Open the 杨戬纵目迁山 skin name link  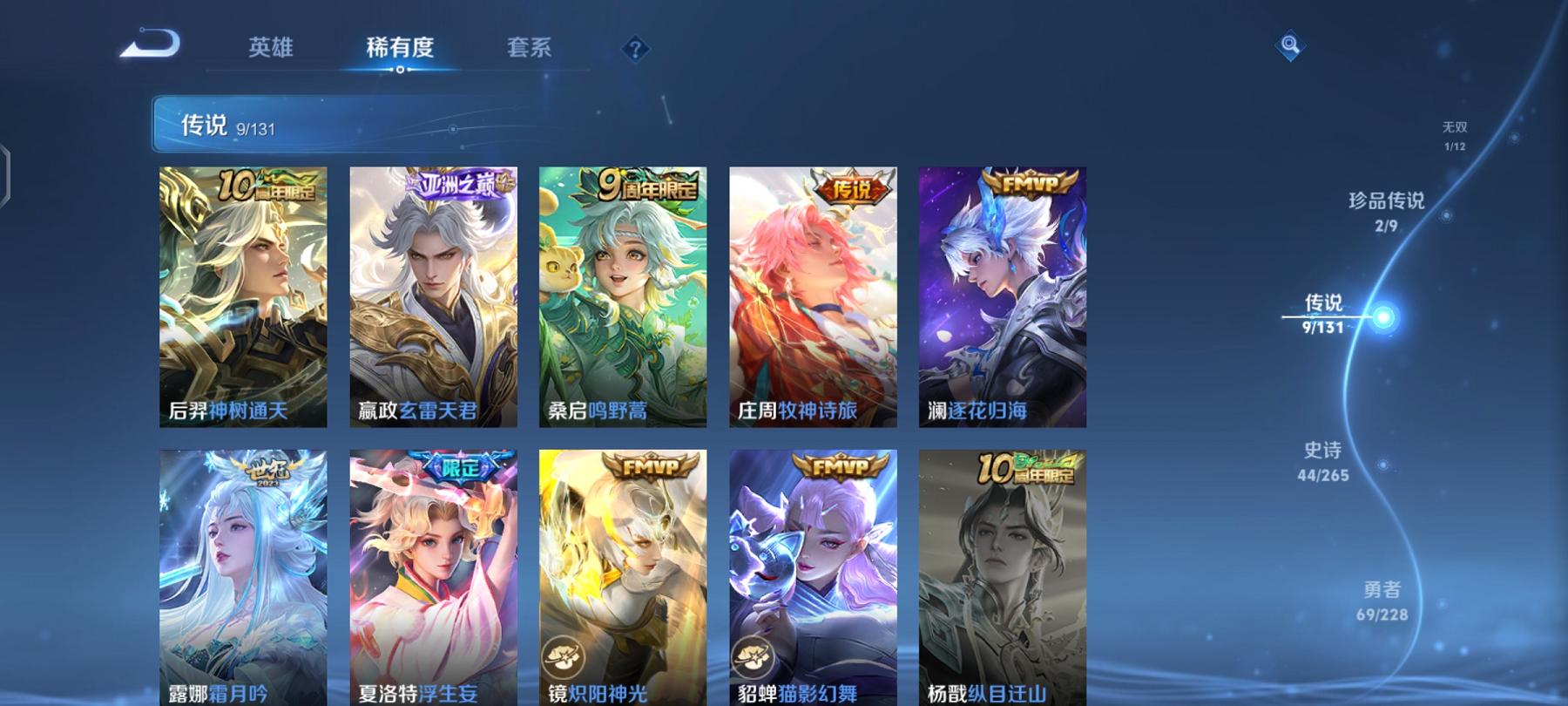(989, 693)
